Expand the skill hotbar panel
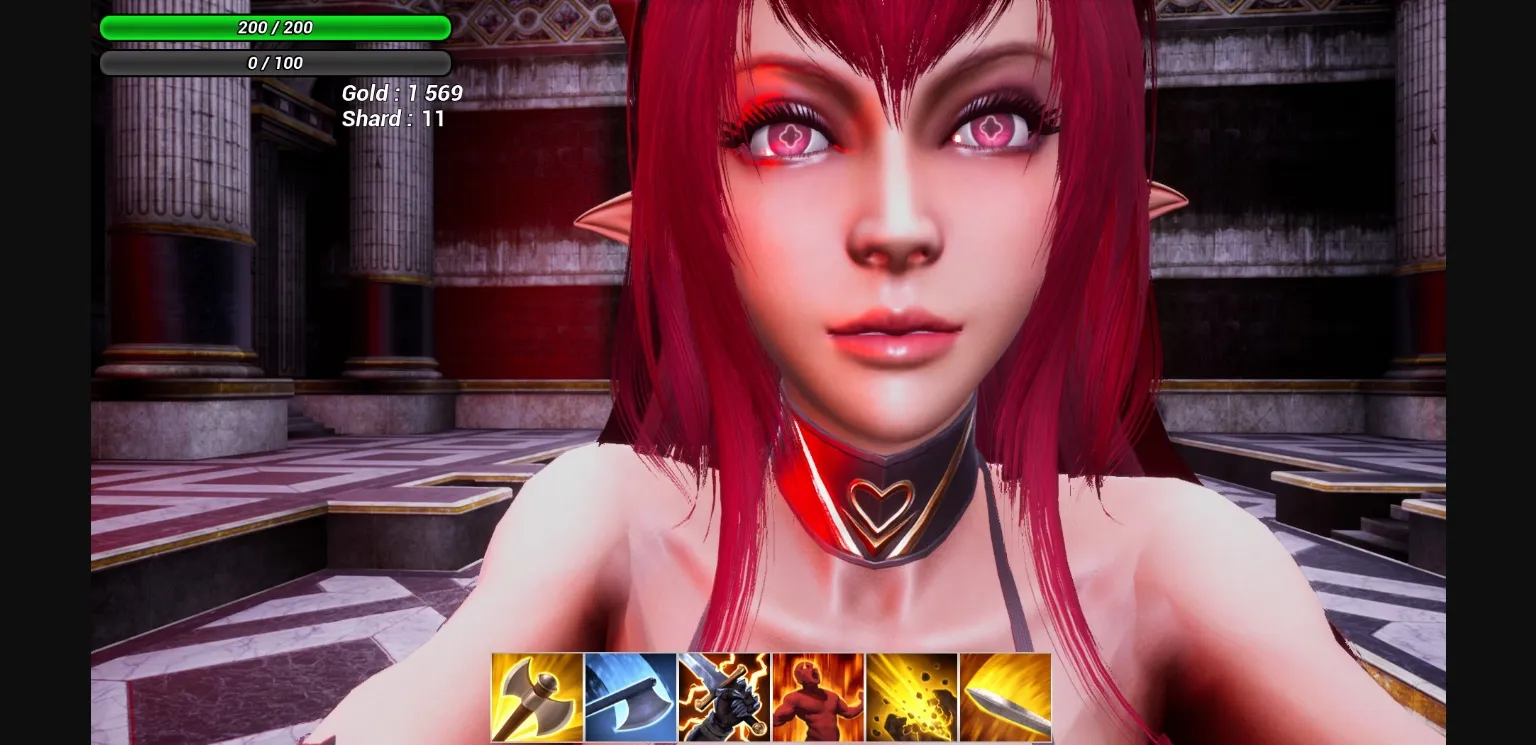Viewport: 1536px width, 745px height. click(770, 697)
